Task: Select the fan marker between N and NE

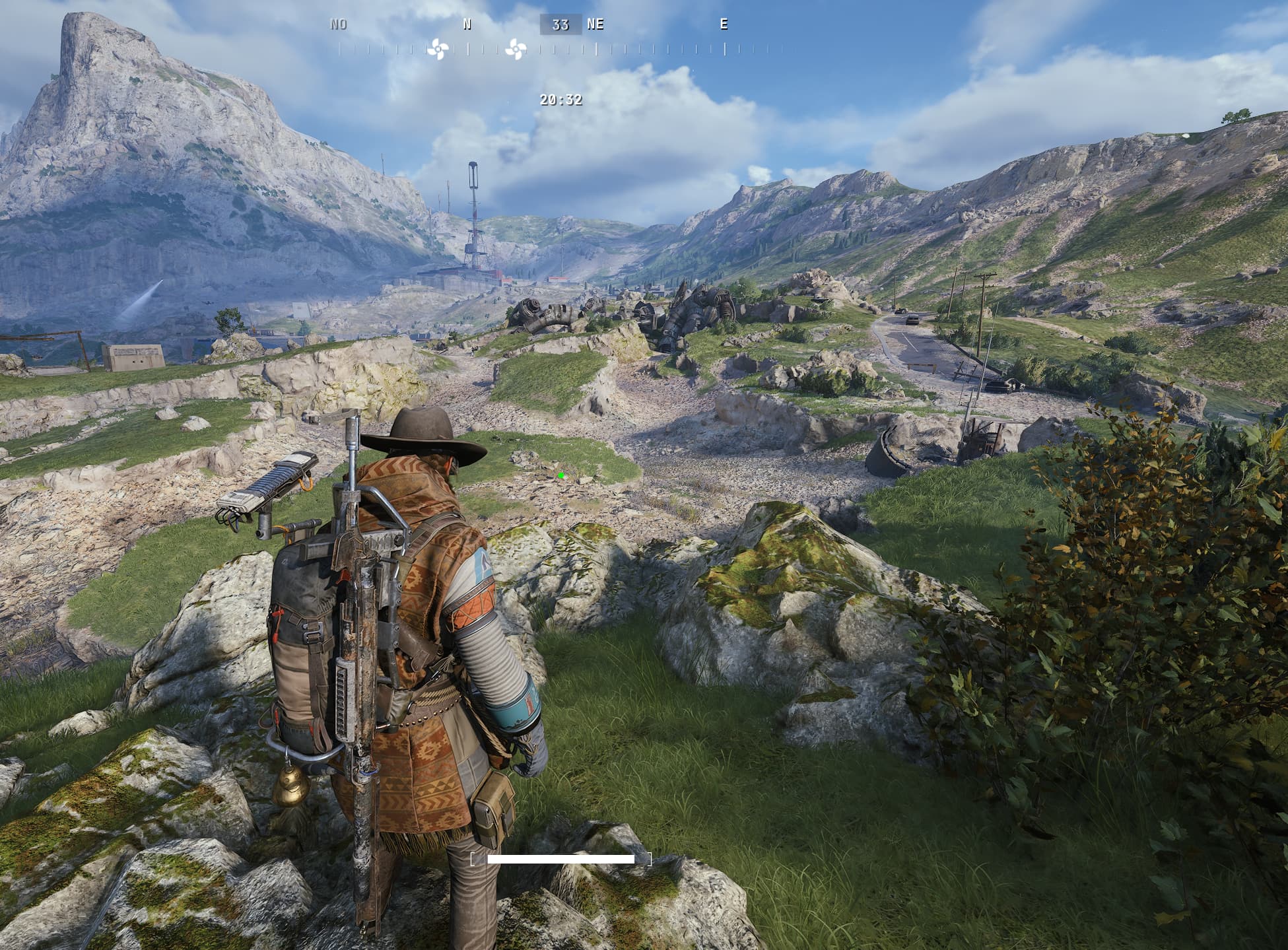Action: tap(516, 49)
